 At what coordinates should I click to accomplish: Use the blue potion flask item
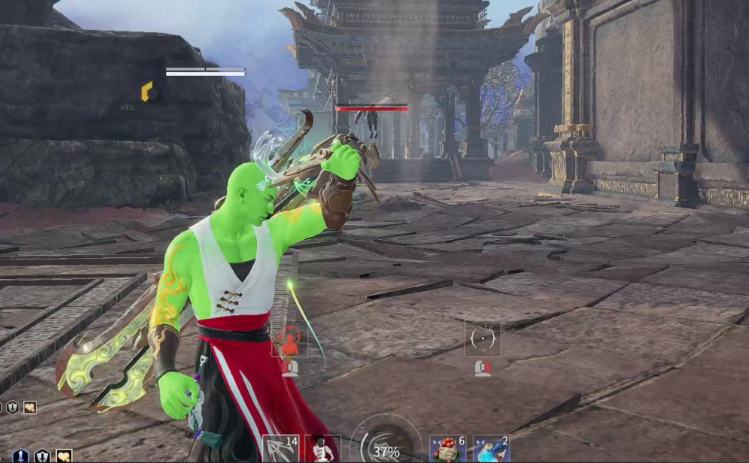(x=490, y=449)
